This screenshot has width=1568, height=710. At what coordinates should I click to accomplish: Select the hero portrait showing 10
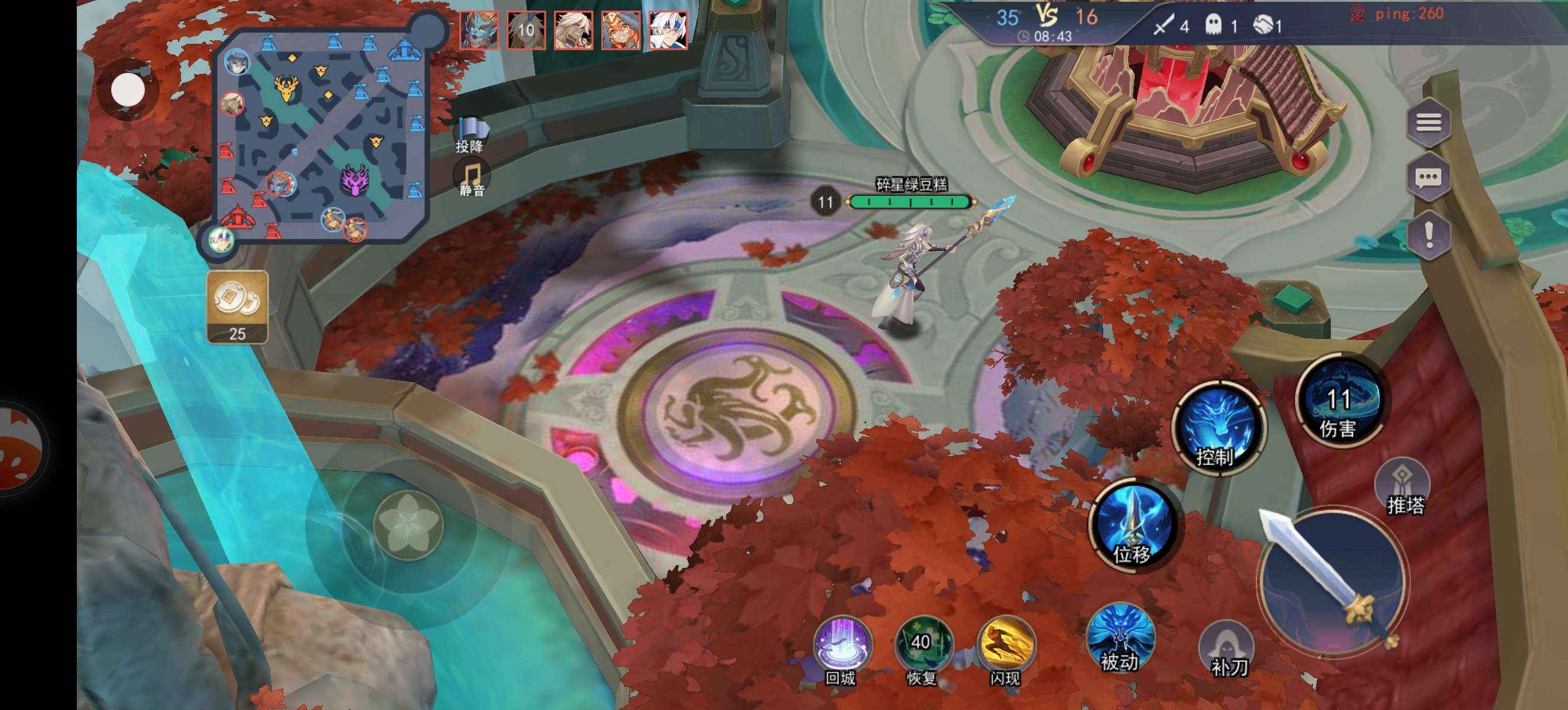(526, 30)
